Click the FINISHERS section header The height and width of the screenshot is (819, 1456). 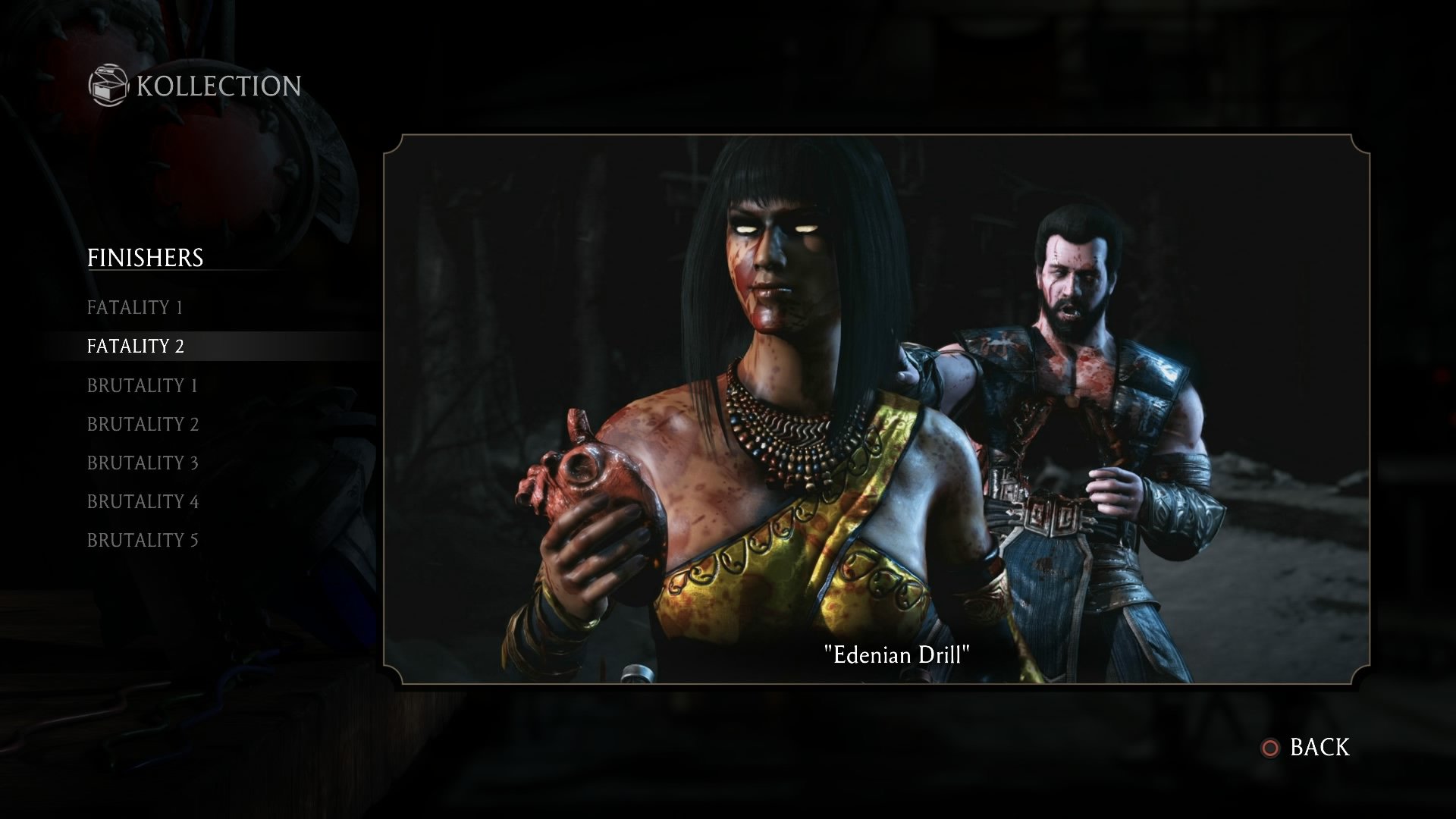(146, 258)
